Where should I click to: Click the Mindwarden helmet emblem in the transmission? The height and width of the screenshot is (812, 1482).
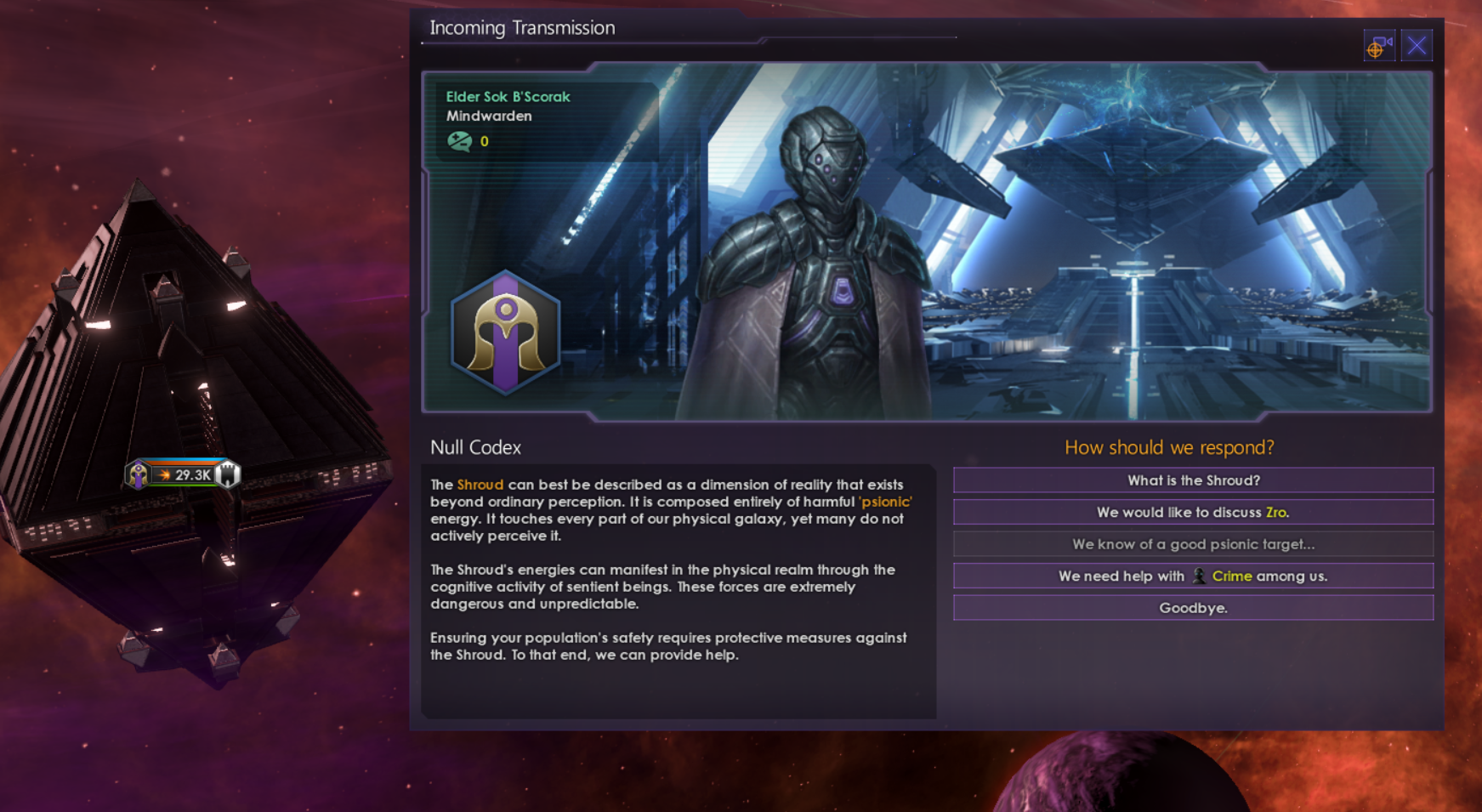(x=505, y=332)
